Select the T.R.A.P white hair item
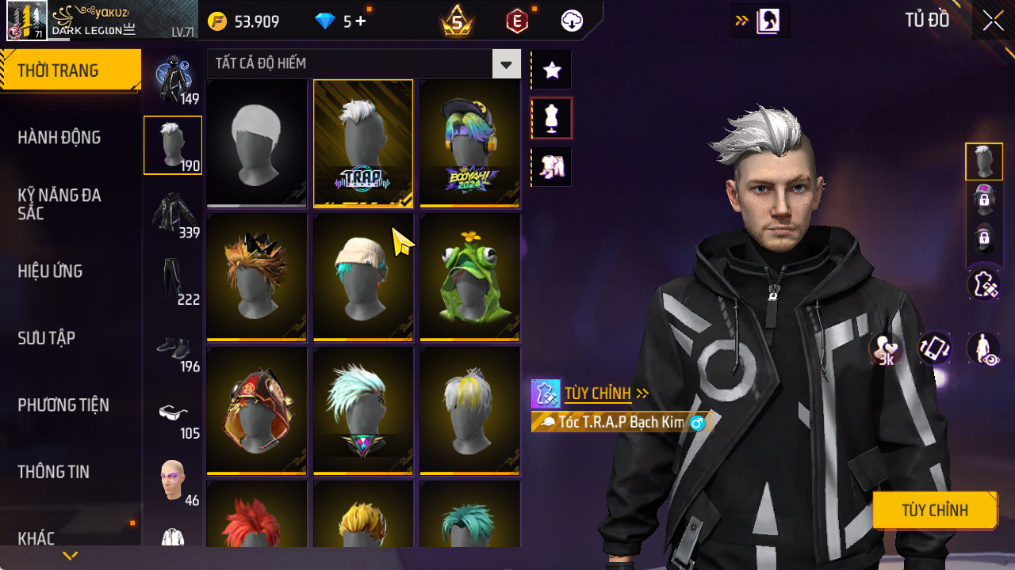Screen dimensions: 1015x570 (x=363, y=142)
